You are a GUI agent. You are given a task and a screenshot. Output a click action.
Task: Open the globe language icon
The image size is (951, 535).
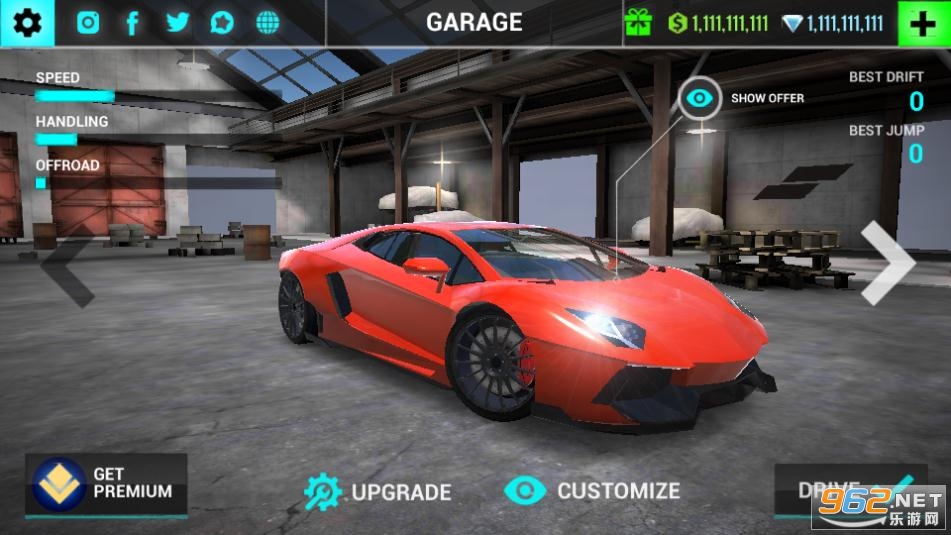(x=267, y=23)
